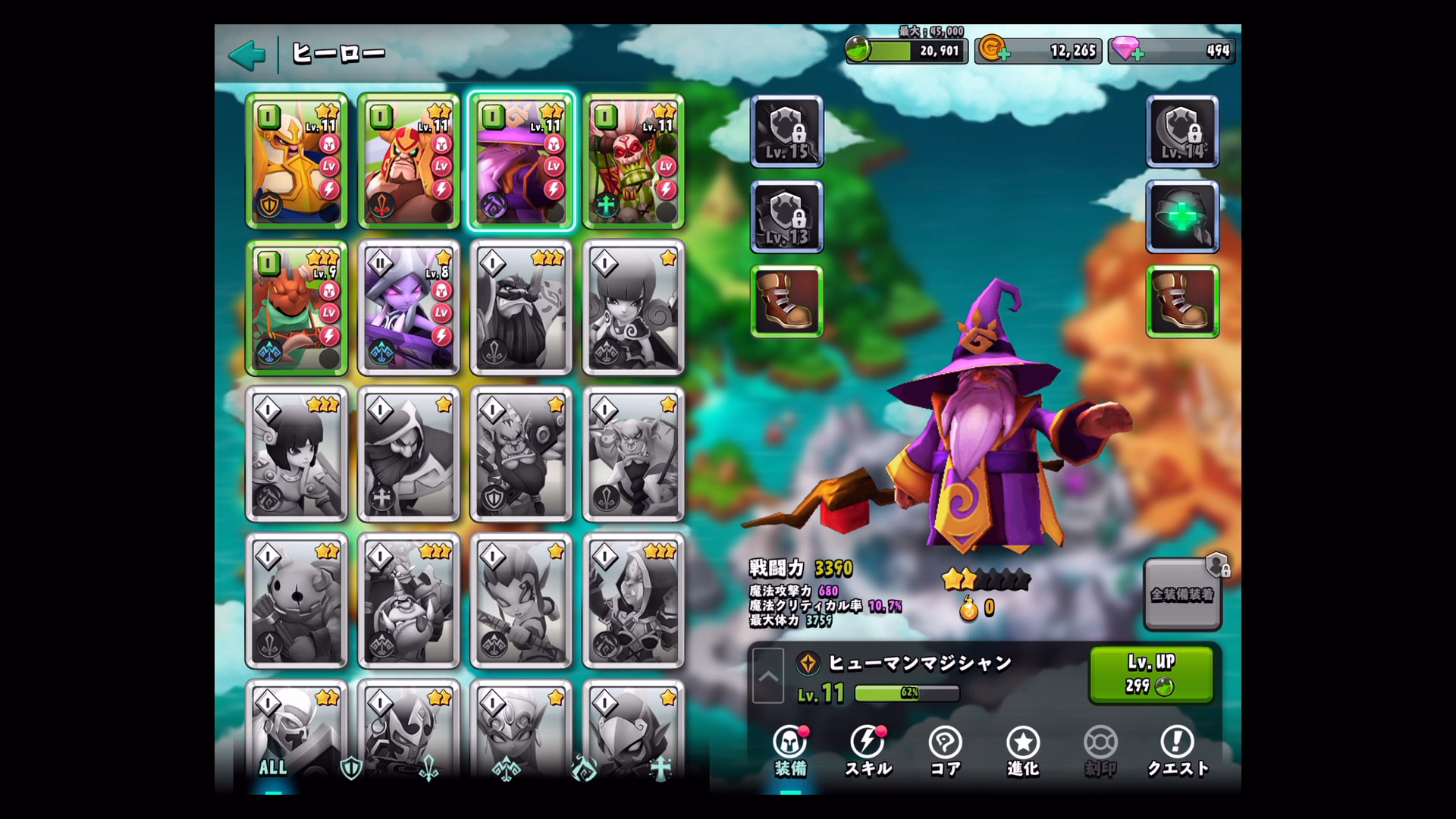1456x819 pixels.
Task: Pick the skull mask shaman hero card
Action: pos(633,161)
